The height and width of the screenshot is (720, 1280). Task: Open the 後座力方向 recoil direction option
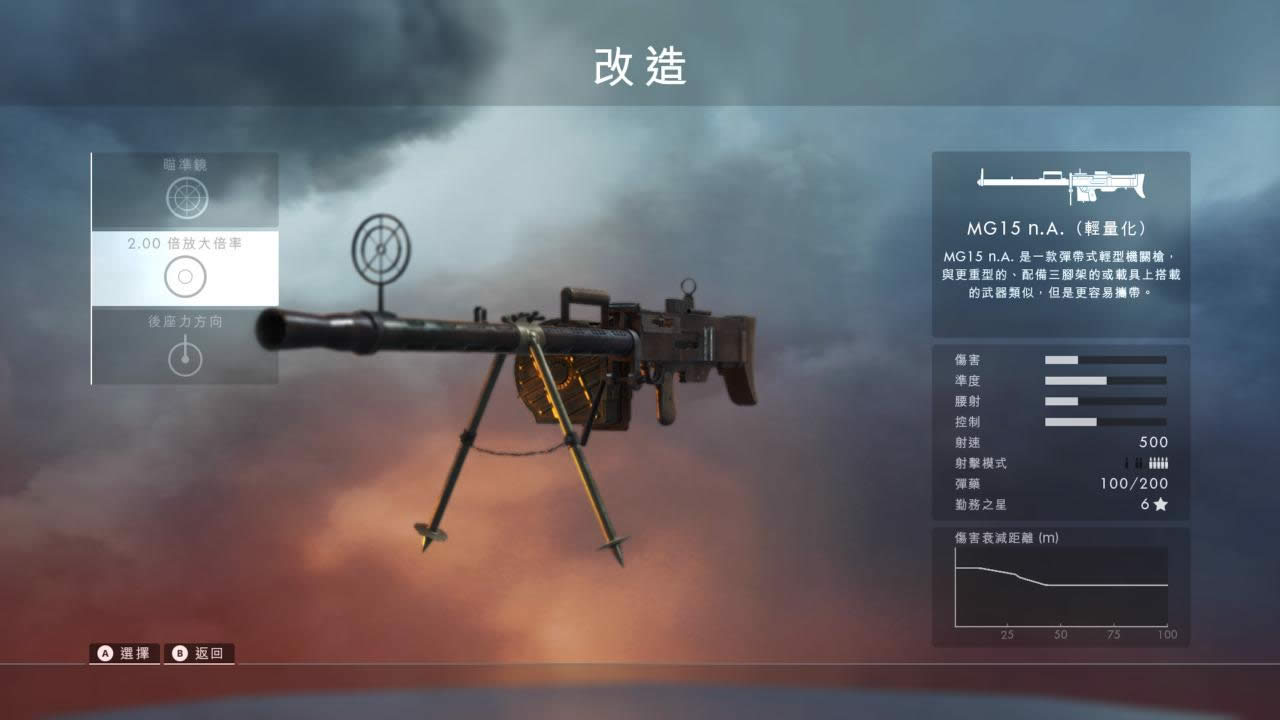pos(186,346)
